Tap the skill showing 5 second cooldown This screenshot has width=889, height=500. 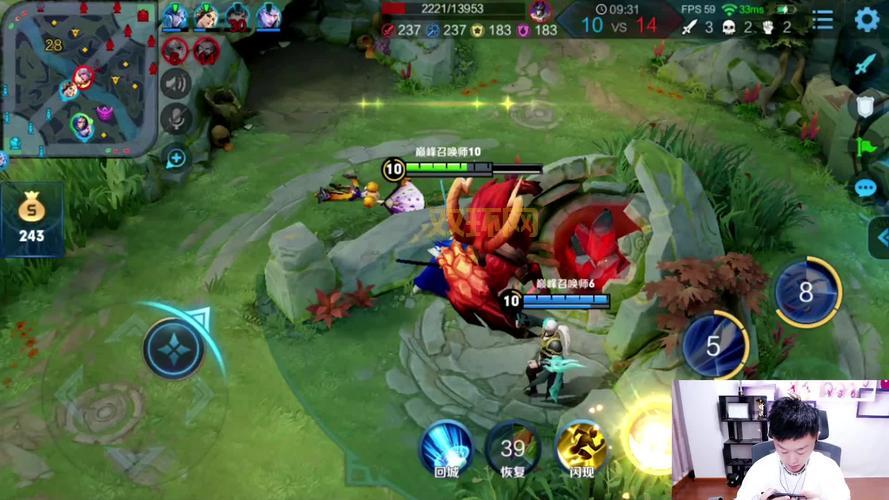click(x=714, y=345)
